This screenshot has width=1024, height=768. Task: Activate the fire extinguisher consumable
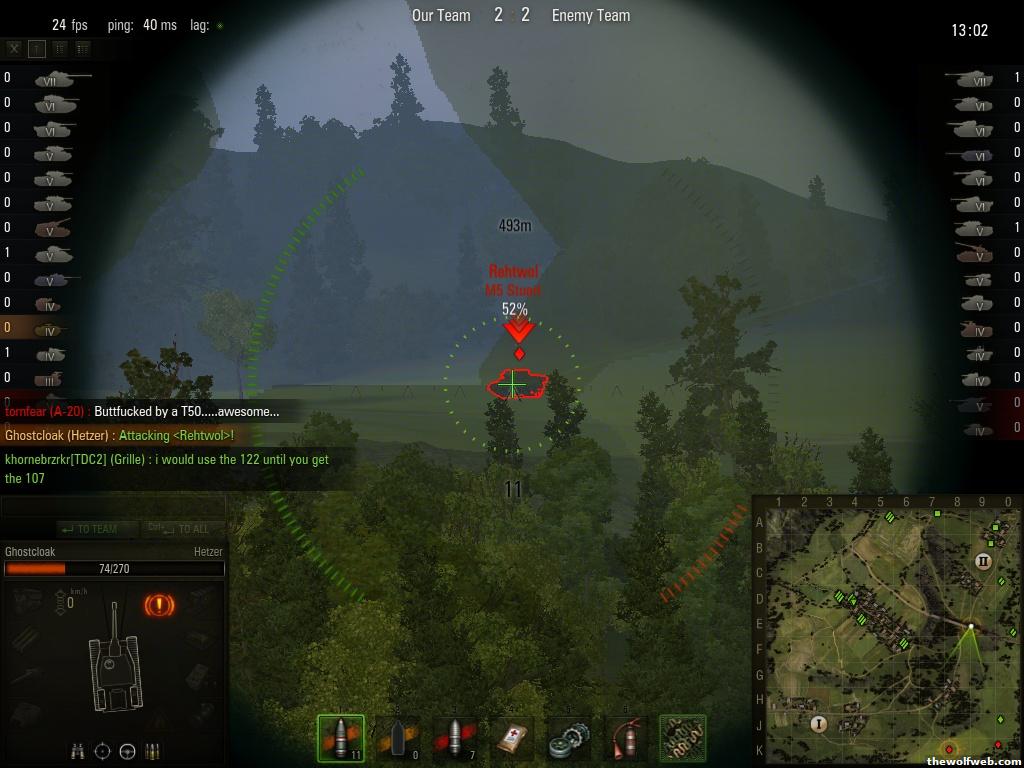626,740
